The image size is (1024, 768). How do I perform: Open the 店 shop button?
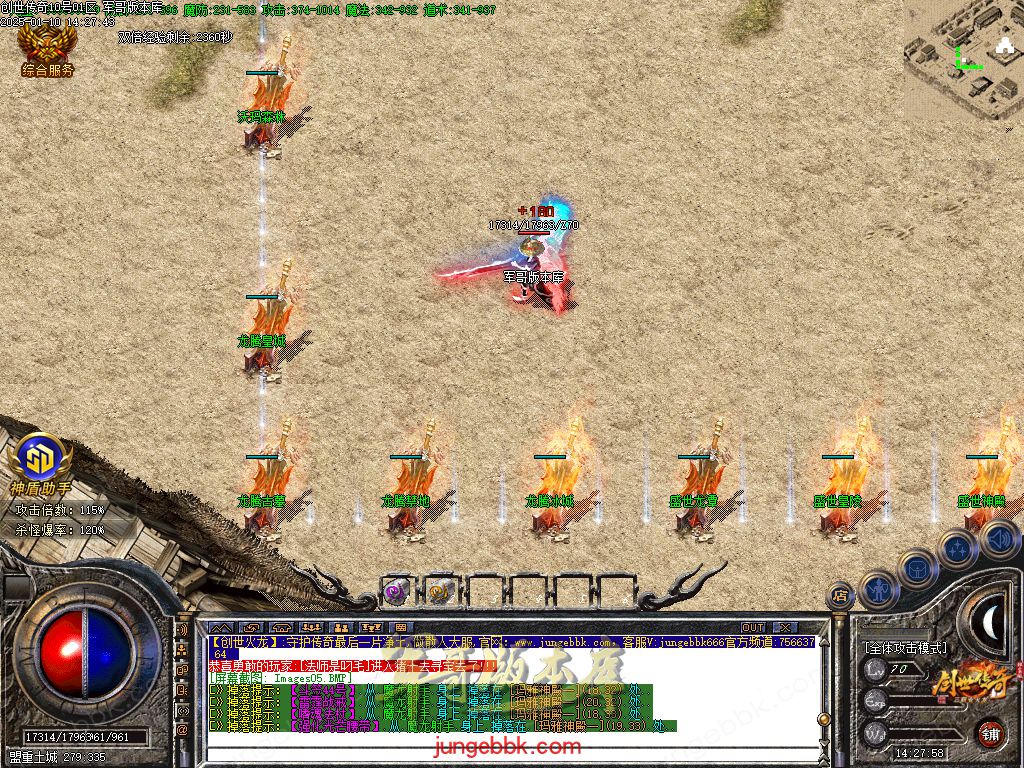pyautogui.click(x=840, y=596)
